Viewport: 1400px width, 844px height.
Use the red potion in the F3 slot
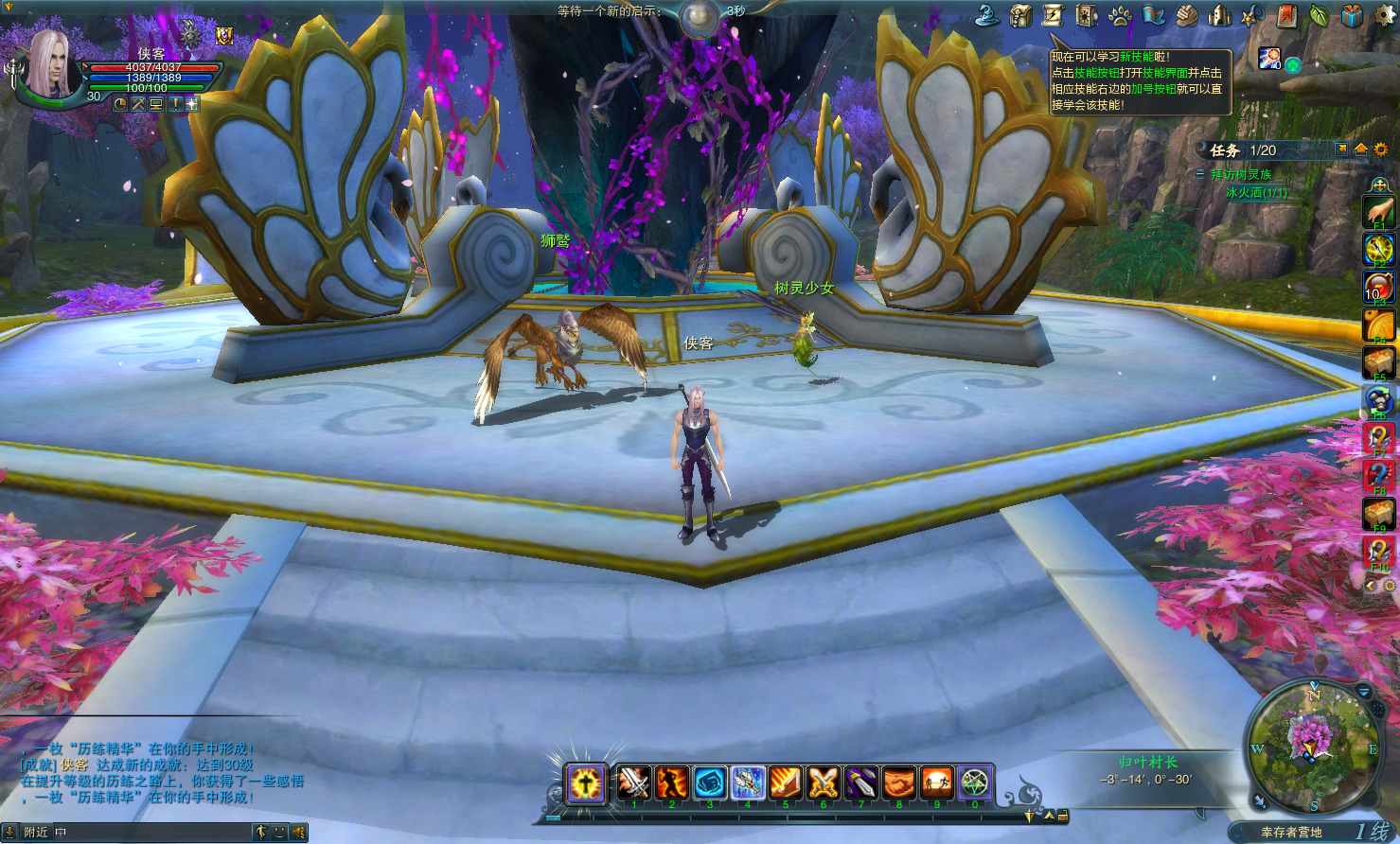1378,287
